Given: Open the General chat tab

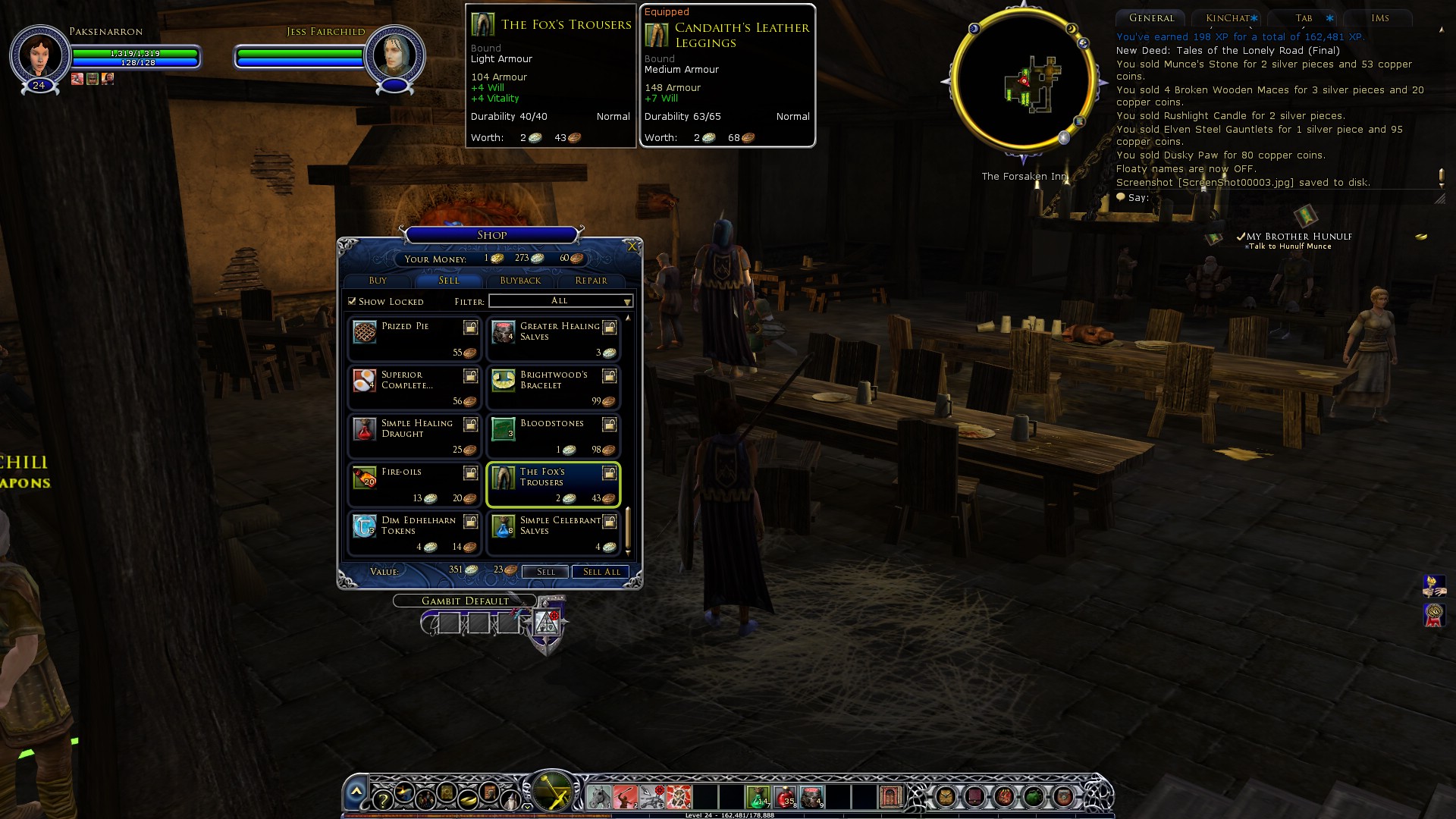Looking at the screenshot, I should 1150,18.
